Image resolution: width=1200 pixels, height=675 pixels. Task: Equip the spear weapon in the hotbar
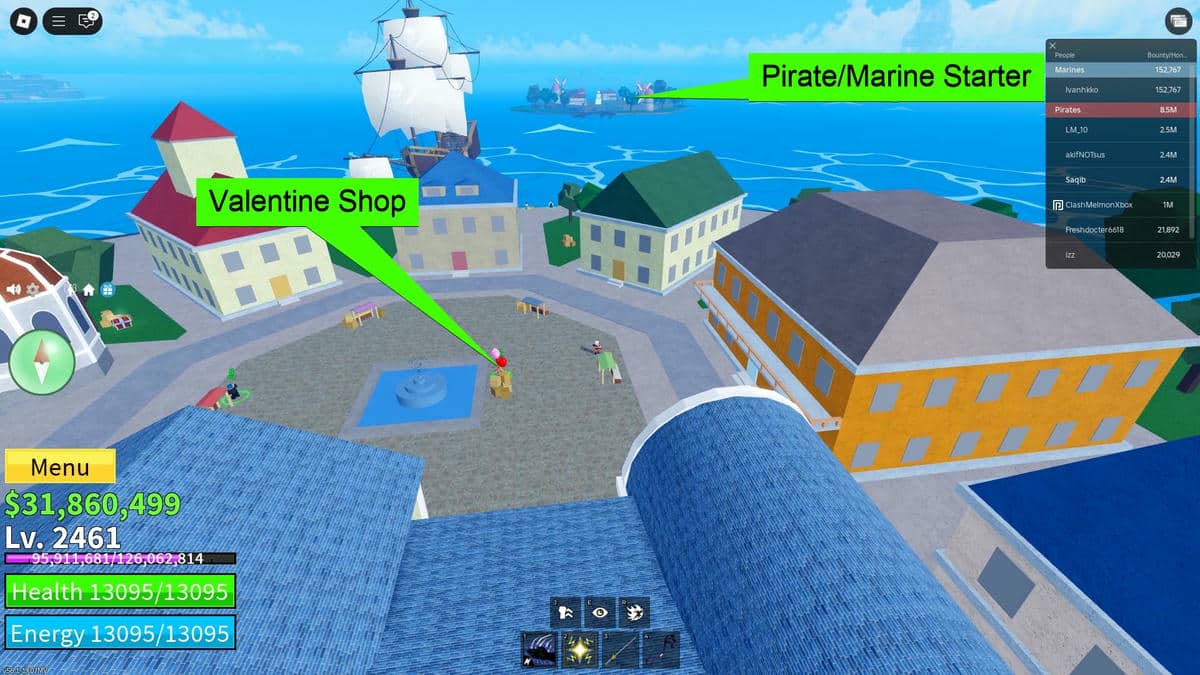[x=620, y=650]
